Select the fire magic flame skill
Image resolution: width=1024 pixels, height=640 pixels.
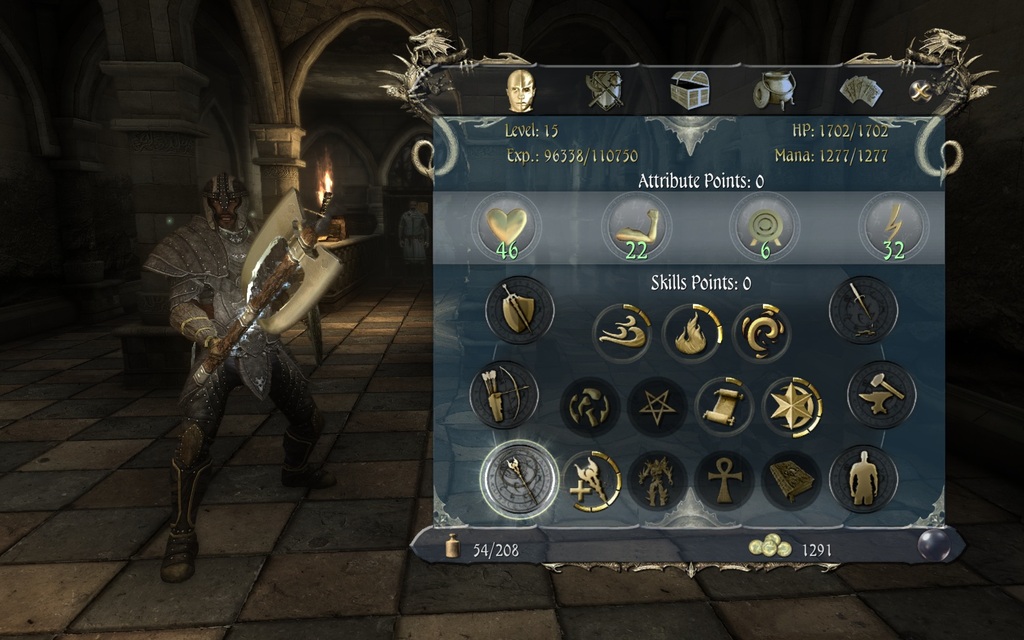tap(692, 333)
